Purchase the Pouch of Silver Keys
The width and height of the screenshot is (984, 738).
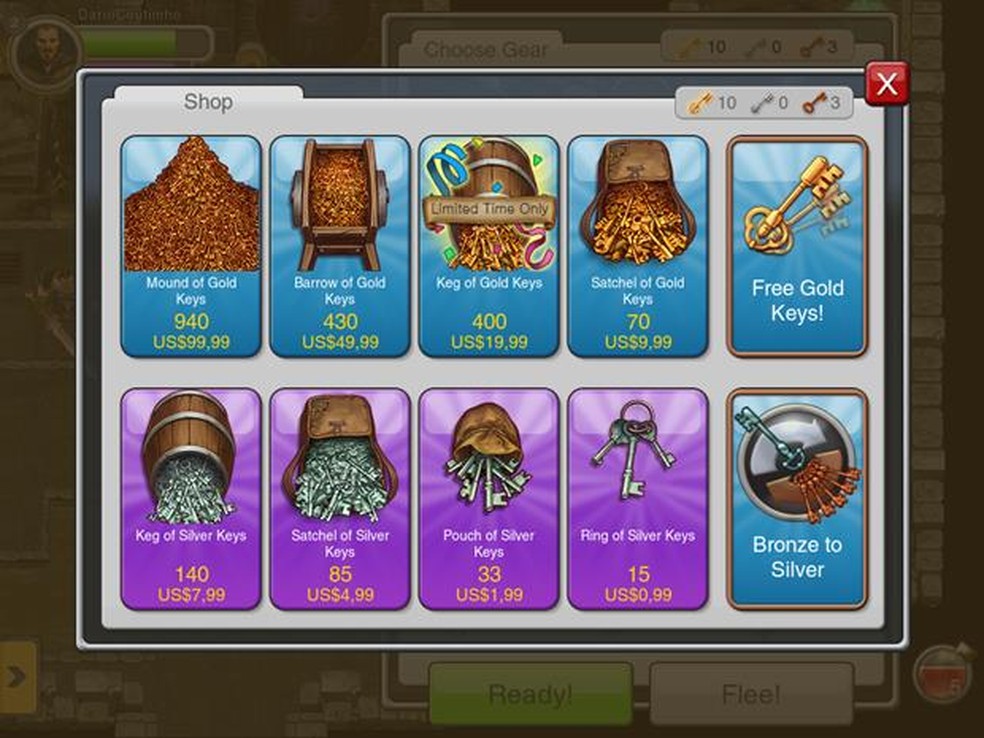click(488, 498)
